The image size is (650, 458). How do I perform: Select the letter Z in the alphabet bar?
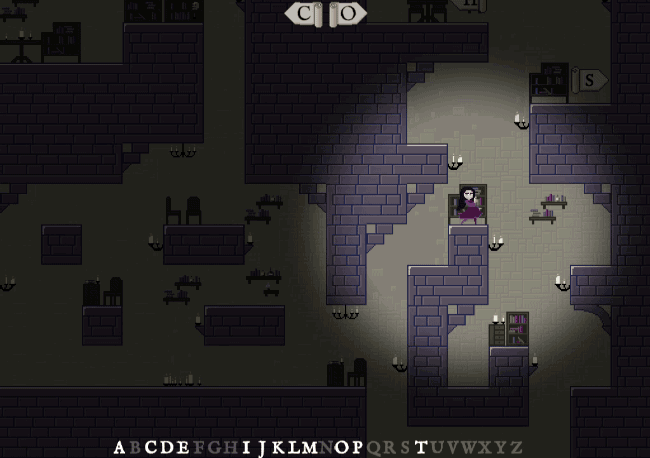[x=516, y=447]
